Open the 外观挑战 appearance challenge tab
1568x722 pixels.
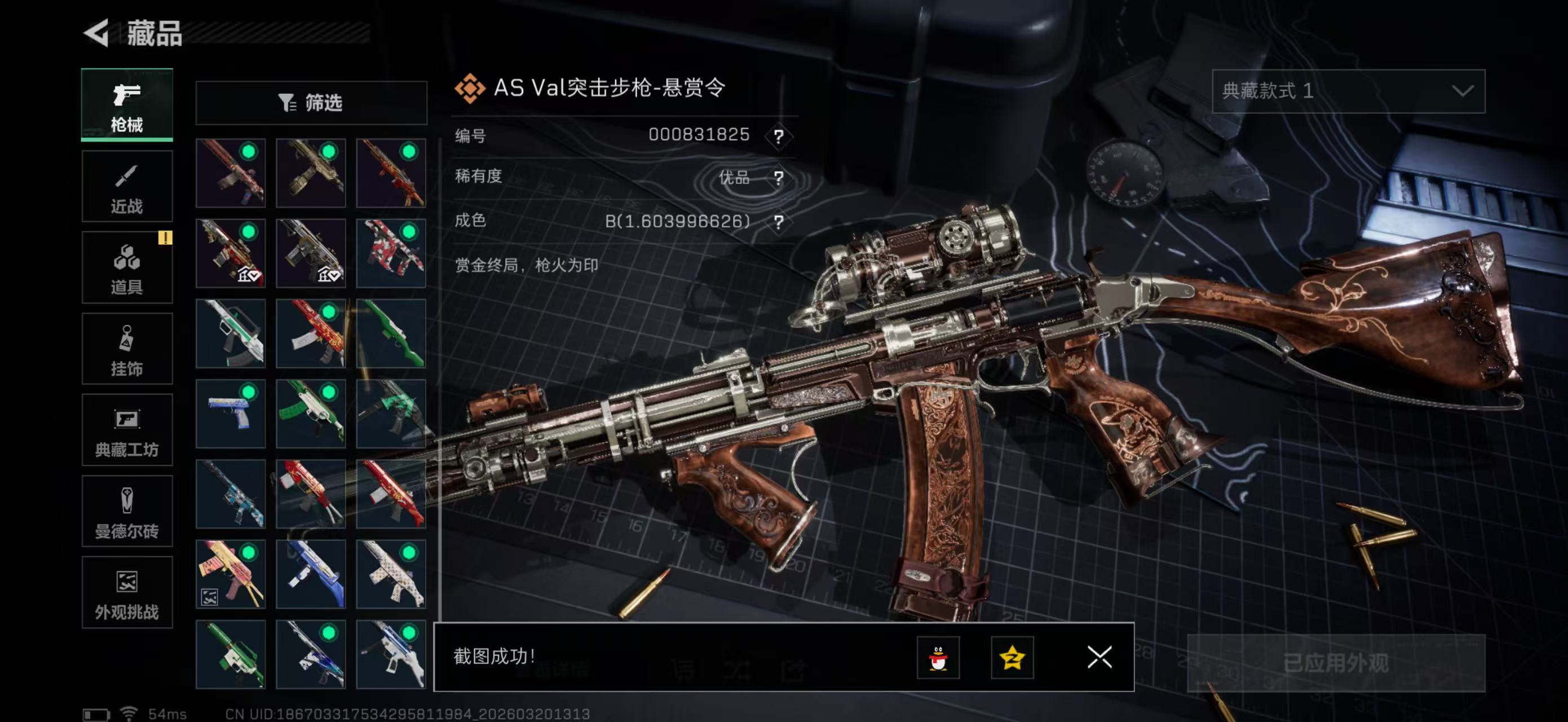pyautogui.click(x=127, y=592)
